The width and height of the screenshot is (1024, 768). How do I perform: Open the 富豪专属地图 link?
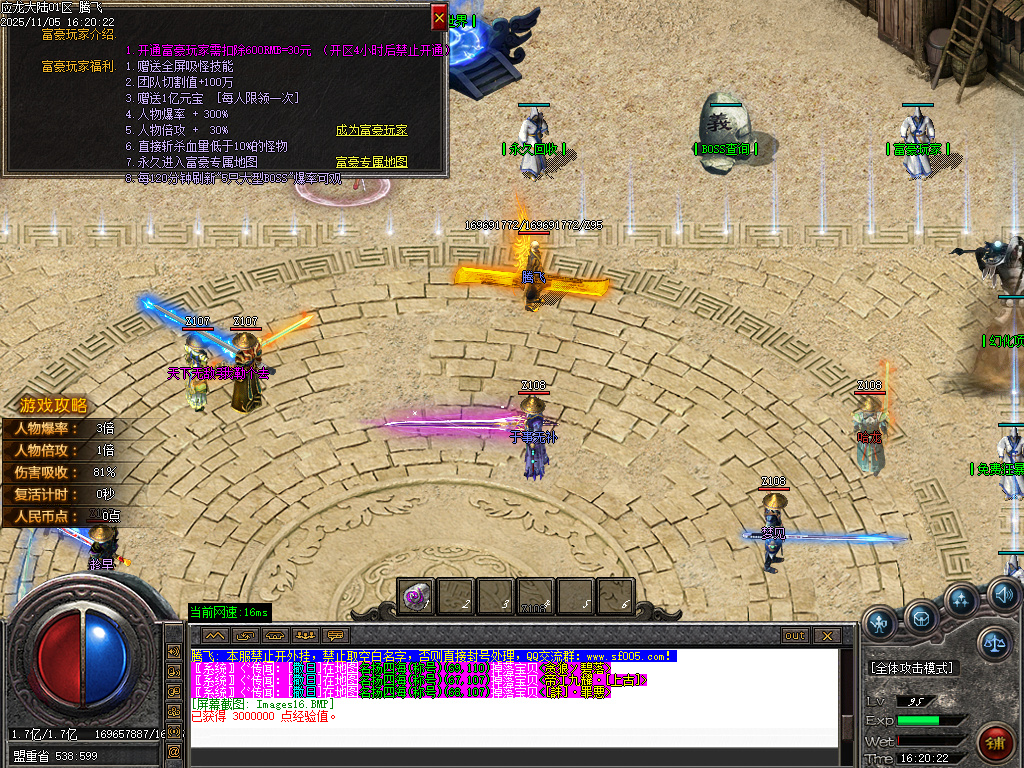coord(371,162)
